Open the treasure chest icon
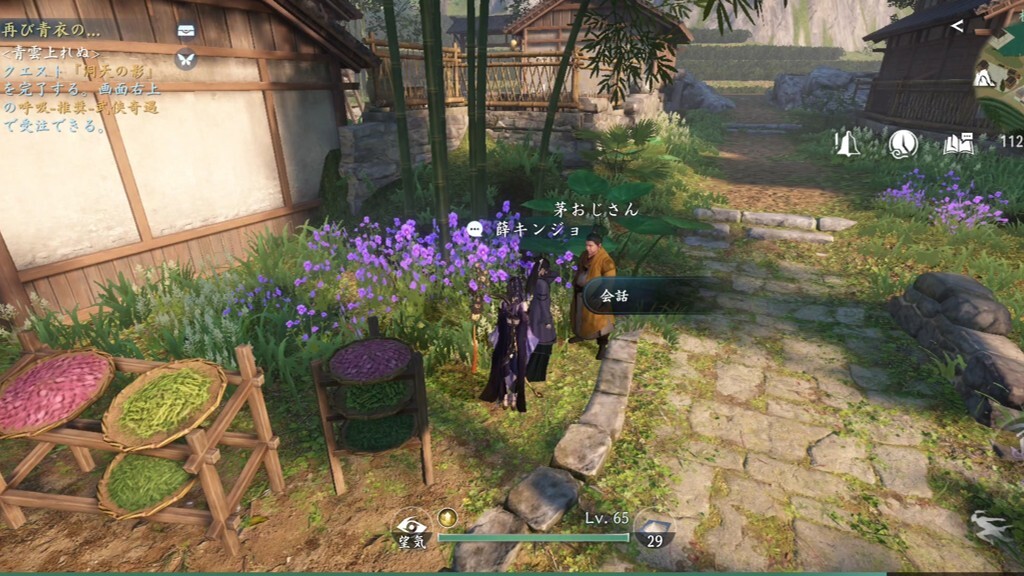1024x576 pixels. (x=186, y=30)
